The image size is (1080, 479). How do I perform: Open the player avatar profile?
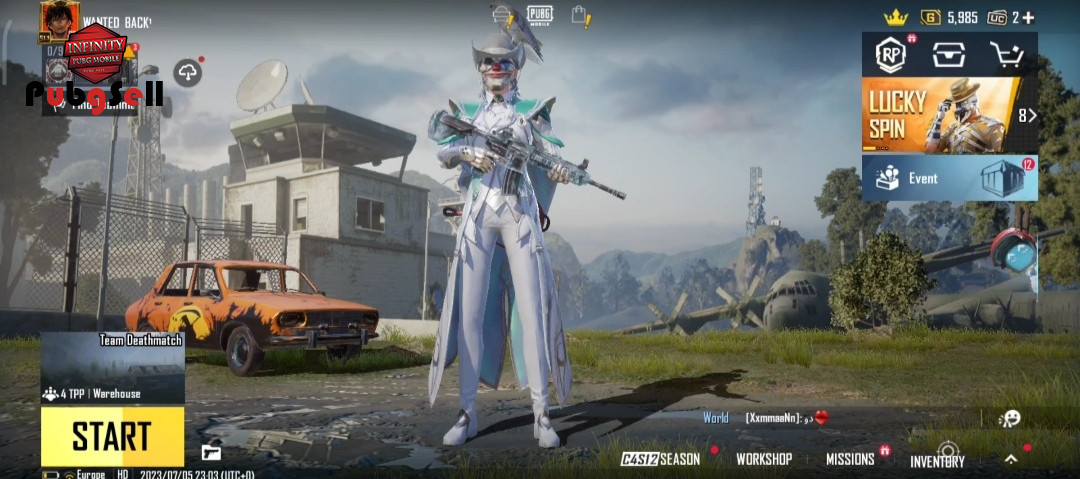(59, 20)
